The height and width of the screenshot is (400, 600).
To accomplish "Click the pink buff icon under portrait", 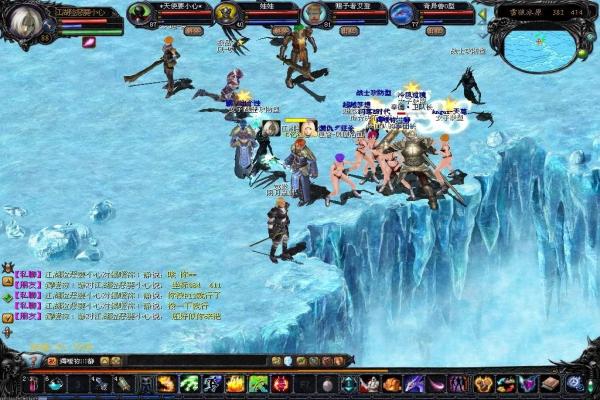I will 88,42.
